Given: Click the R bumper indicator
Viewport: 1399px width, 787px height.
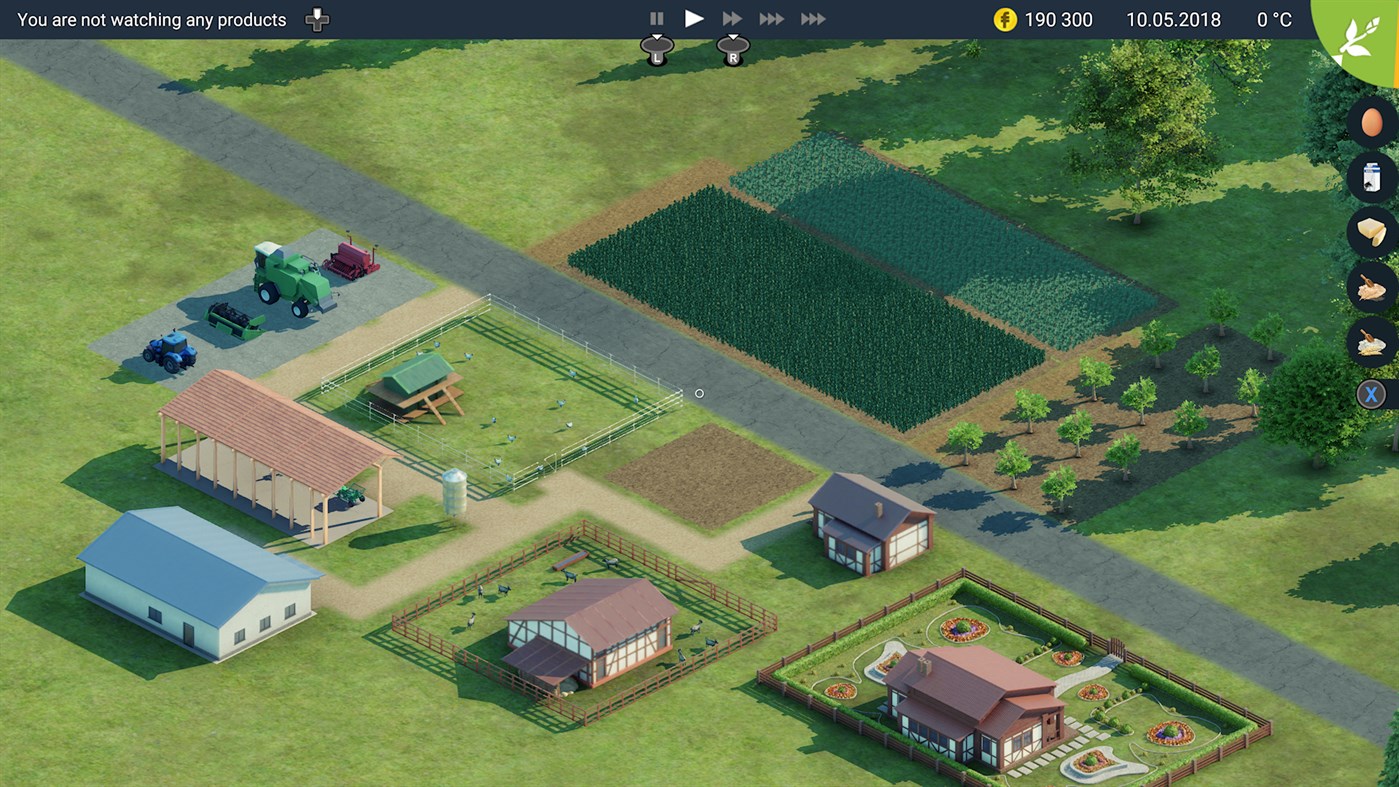Looking at the screenshot, I should 733,48.
